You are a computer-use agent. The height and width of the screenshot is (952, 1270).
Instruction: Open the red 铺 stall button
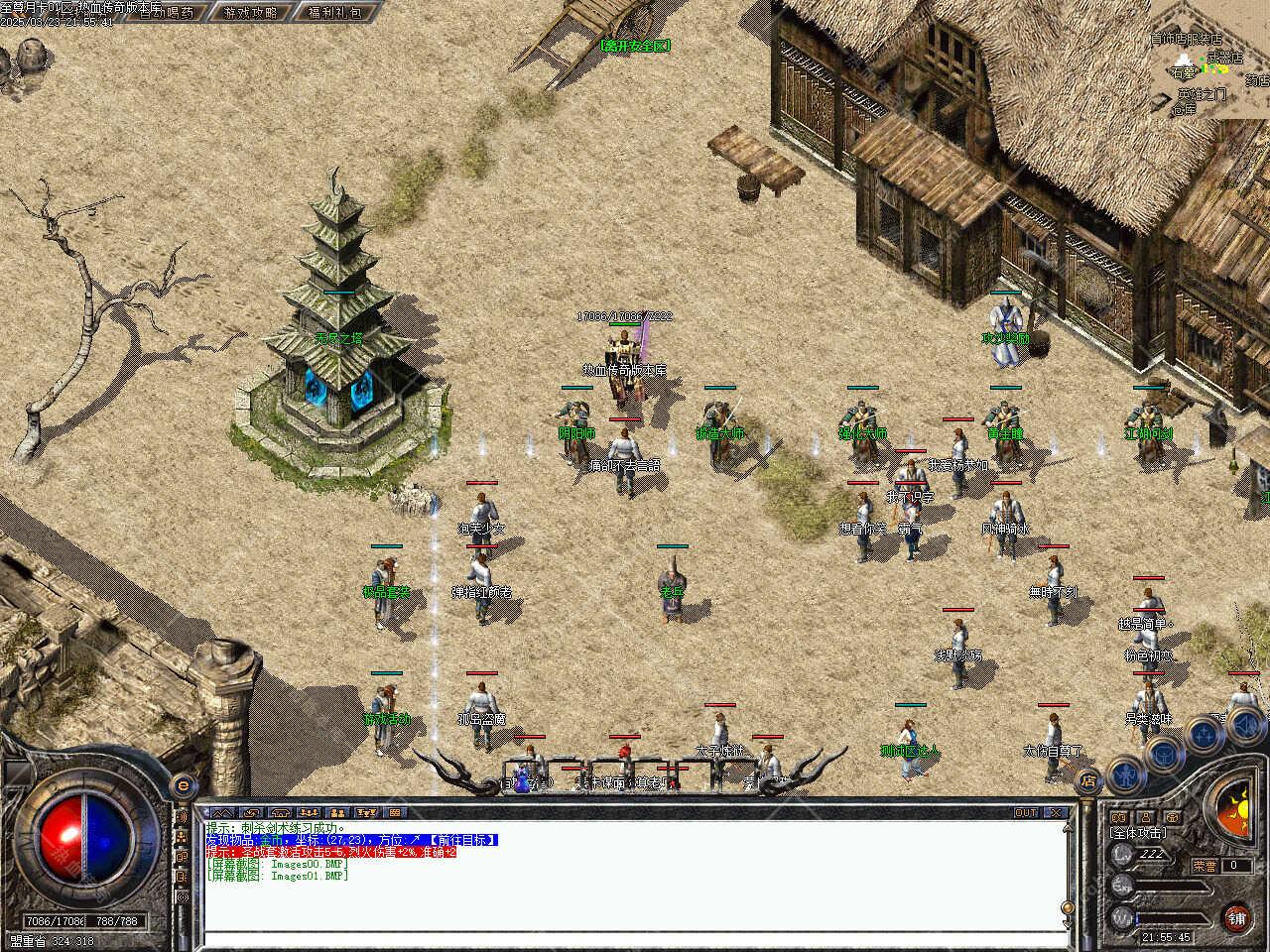1236,918
